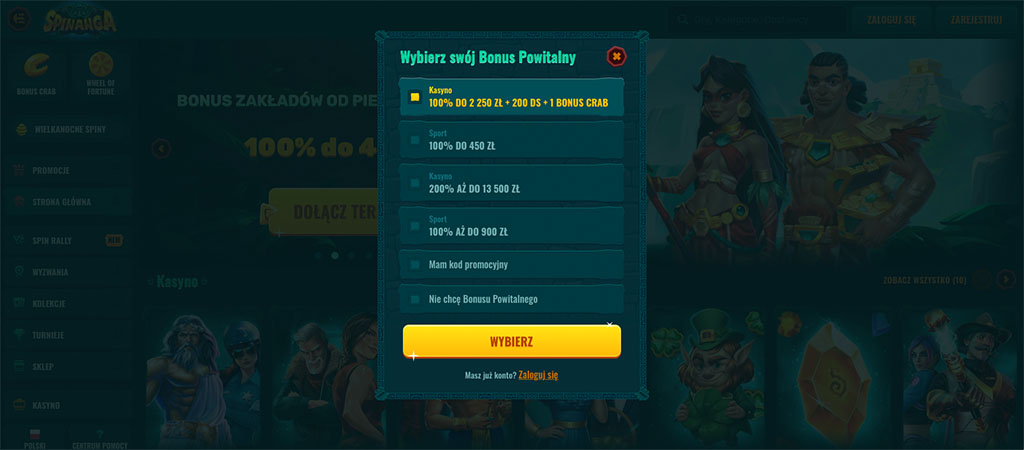
Task: Select Nie chcę Bonusu Powitalnego option
Action: tap(511, 299)
